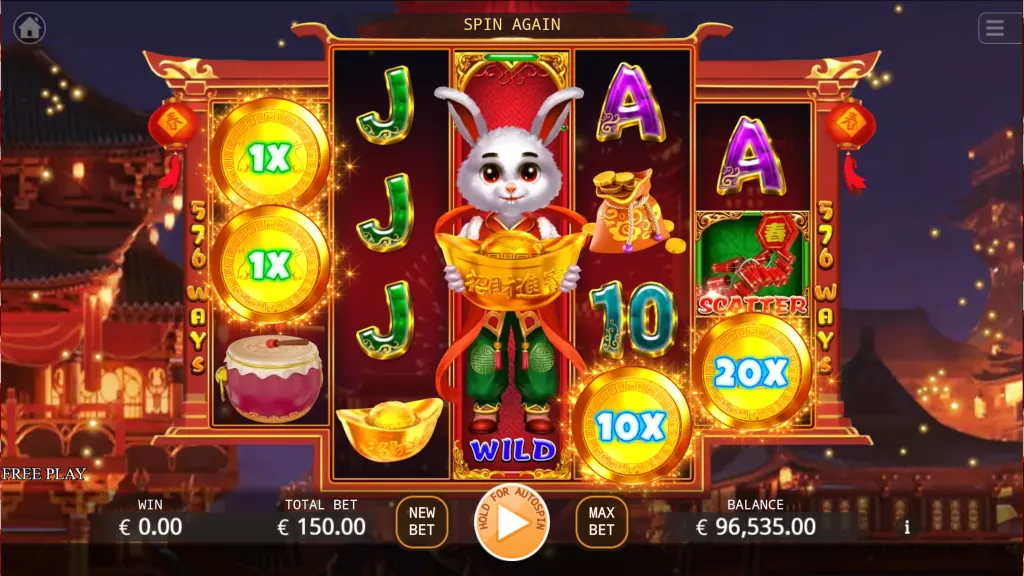Show the game info icon
The width and height of the screenshot is (1024, 576).
907,527
